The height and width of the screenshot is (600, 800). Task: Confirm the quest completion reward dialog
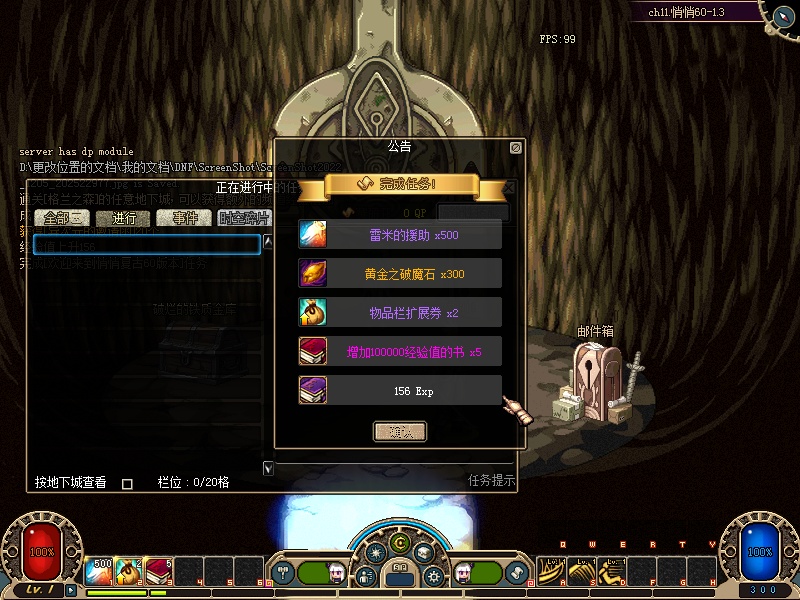400,432
